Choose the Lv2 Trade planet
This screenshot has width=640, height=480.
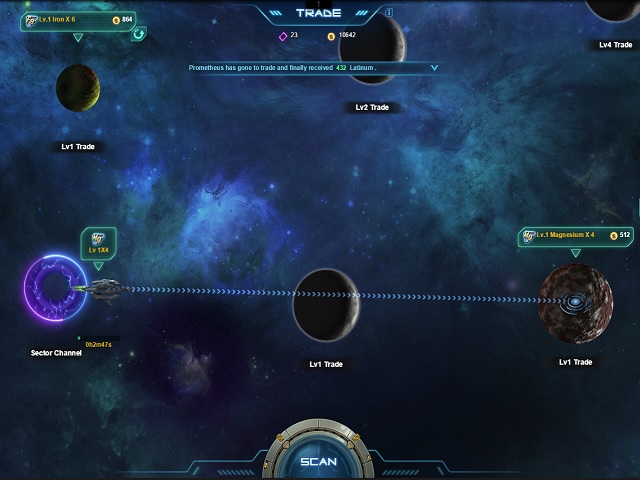pos(372,50)
